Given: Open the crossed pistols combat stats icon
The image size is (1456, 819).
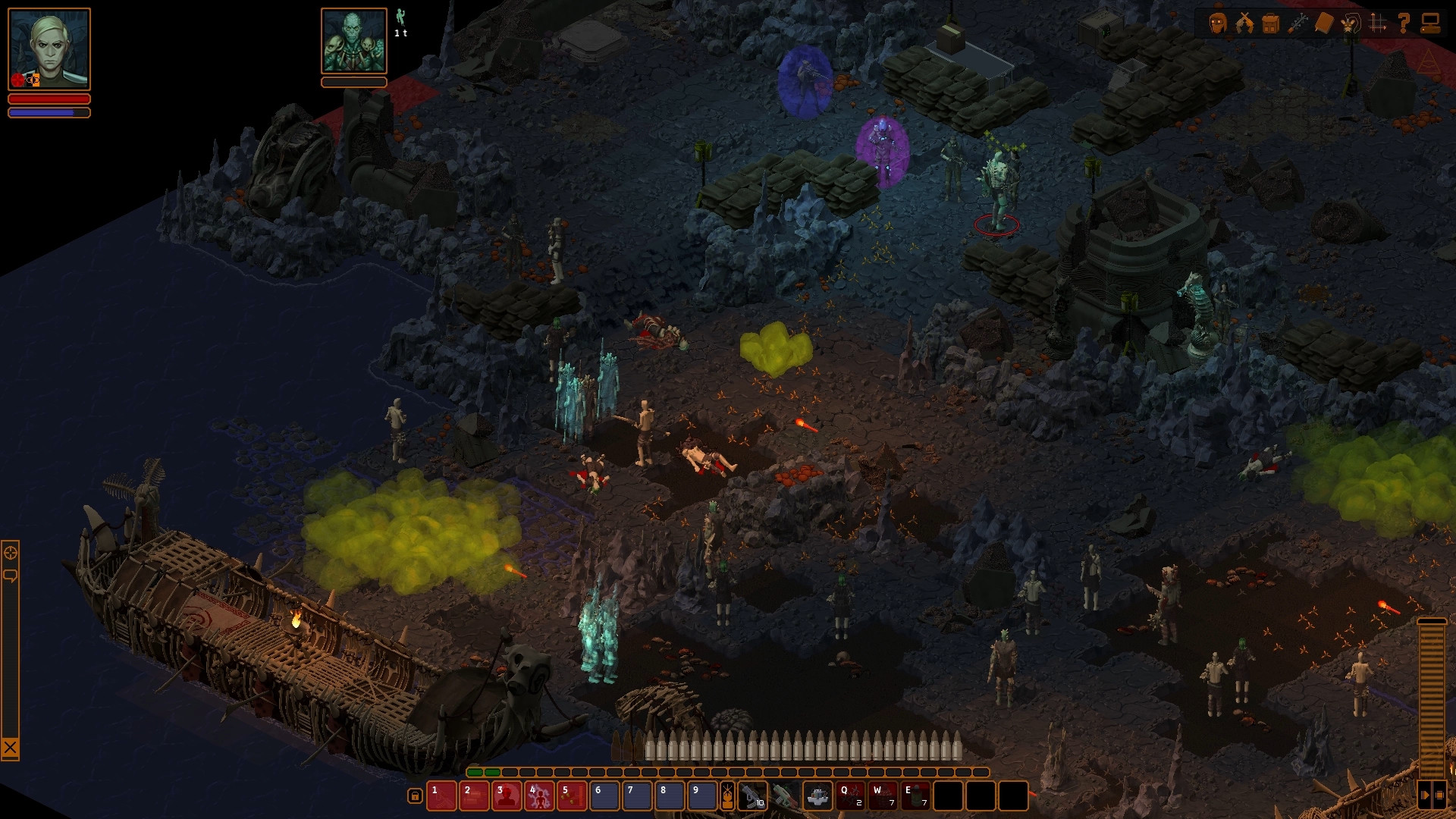Looking at the screenshot, I should pyautogui.click(x=1244, y=23).
